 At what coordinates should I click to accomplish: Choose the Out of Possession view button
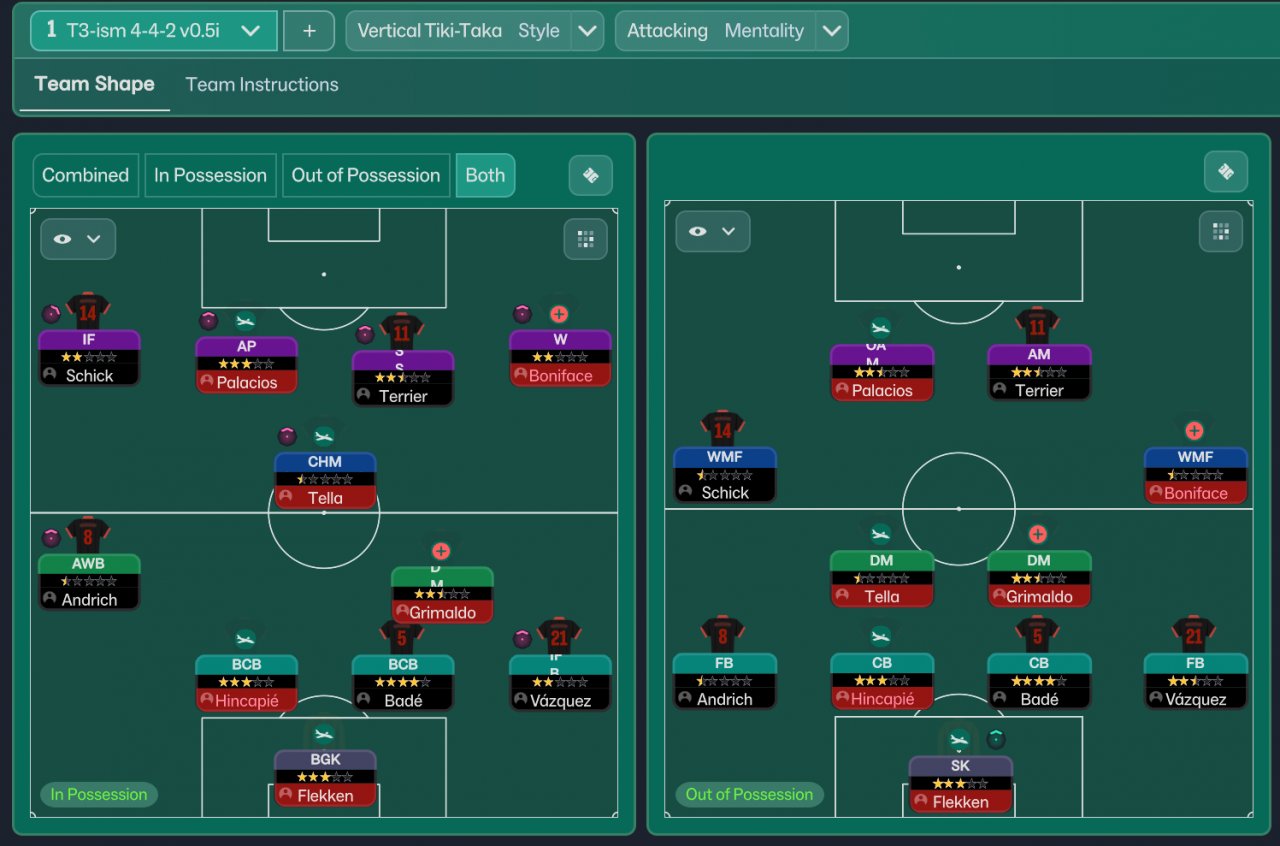(365, 175)
